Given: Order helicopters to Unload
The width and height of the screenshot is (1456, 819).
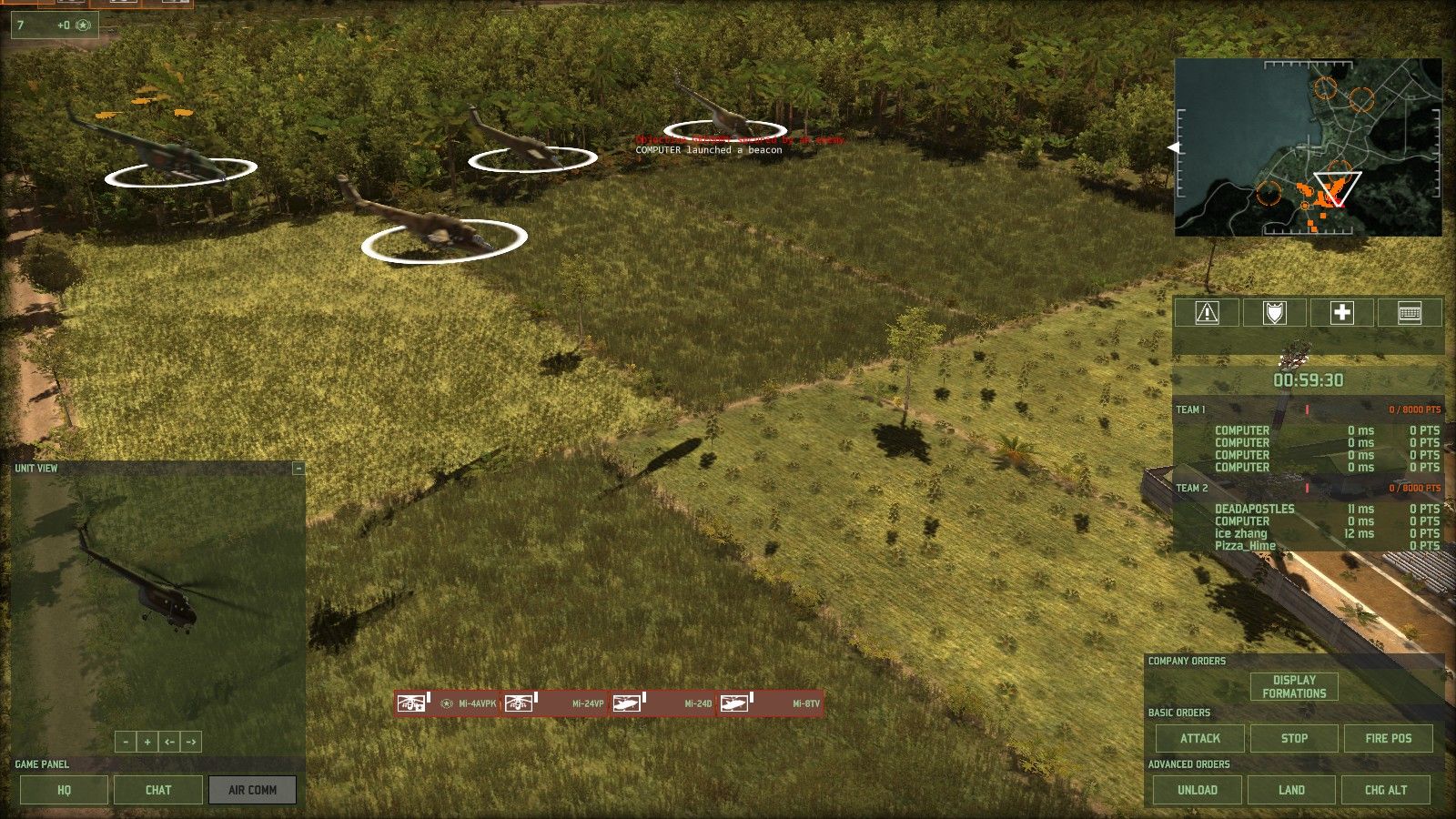Looking at the screenshot, I should pyautogui.click(x=1198, y=790).
